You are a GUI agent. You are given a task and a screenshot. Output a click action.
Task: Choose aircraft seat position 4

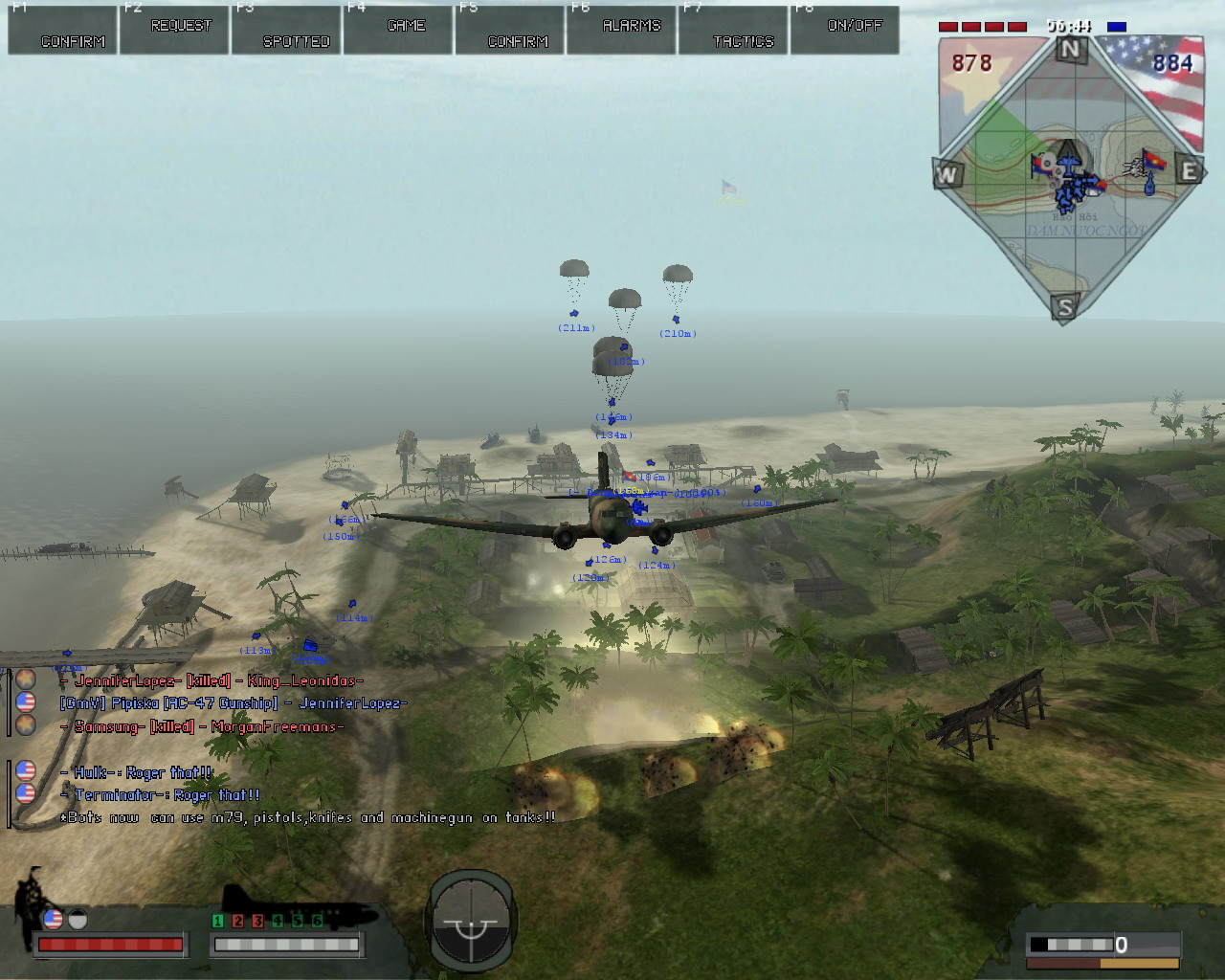coord(278,921)
